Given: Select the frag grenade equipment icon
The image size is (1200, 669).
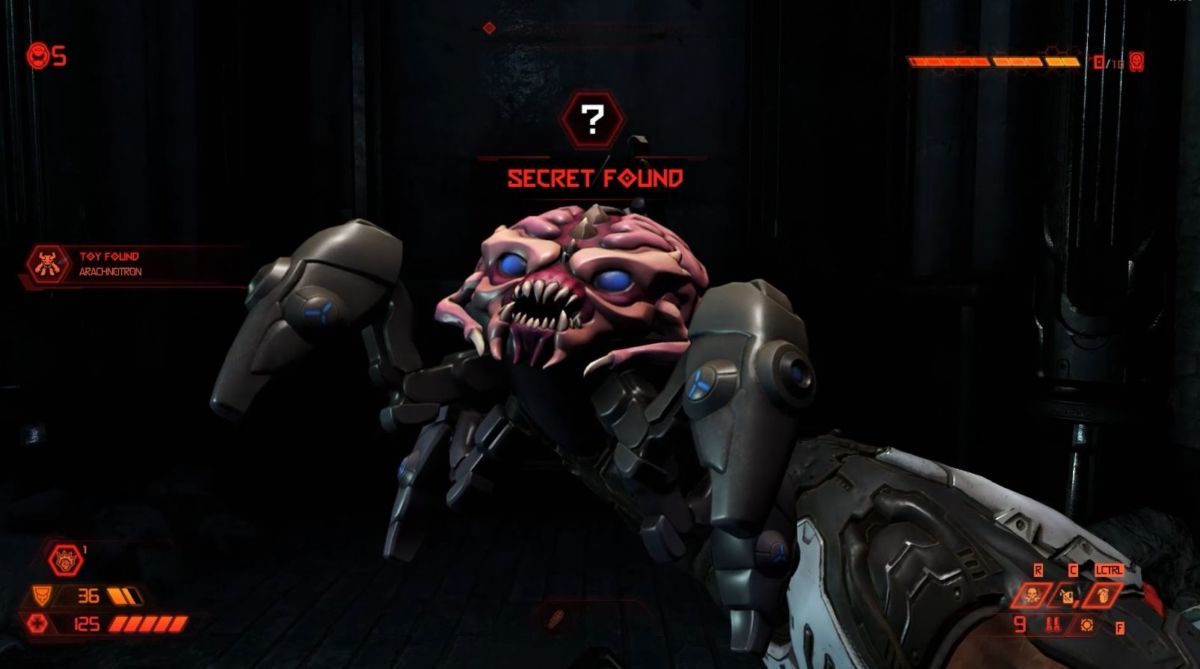Looking at the screenshot, I should click(1102, 596).
